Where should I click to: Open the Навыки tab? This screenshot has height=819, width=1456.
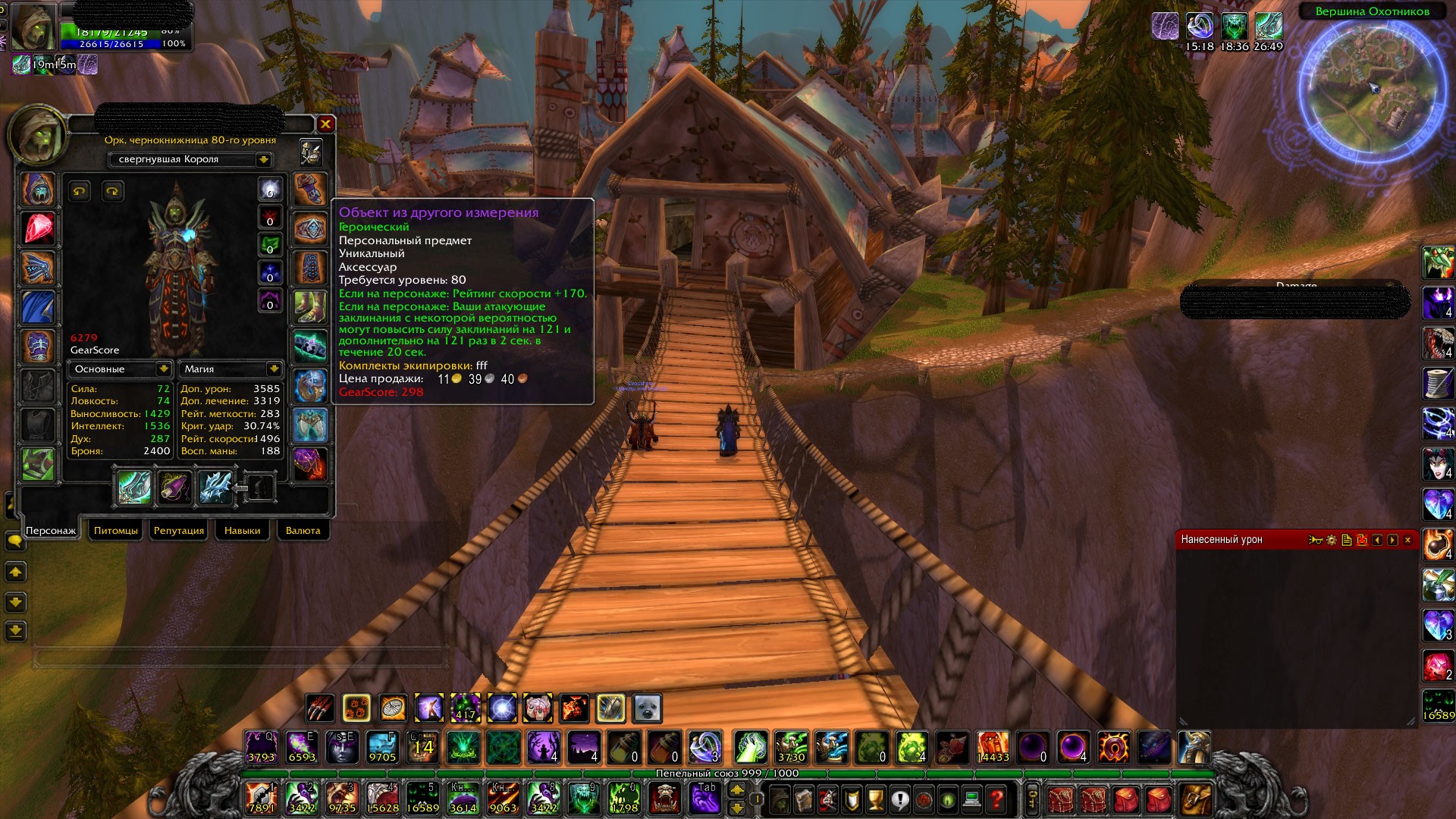tap(242, 530)
